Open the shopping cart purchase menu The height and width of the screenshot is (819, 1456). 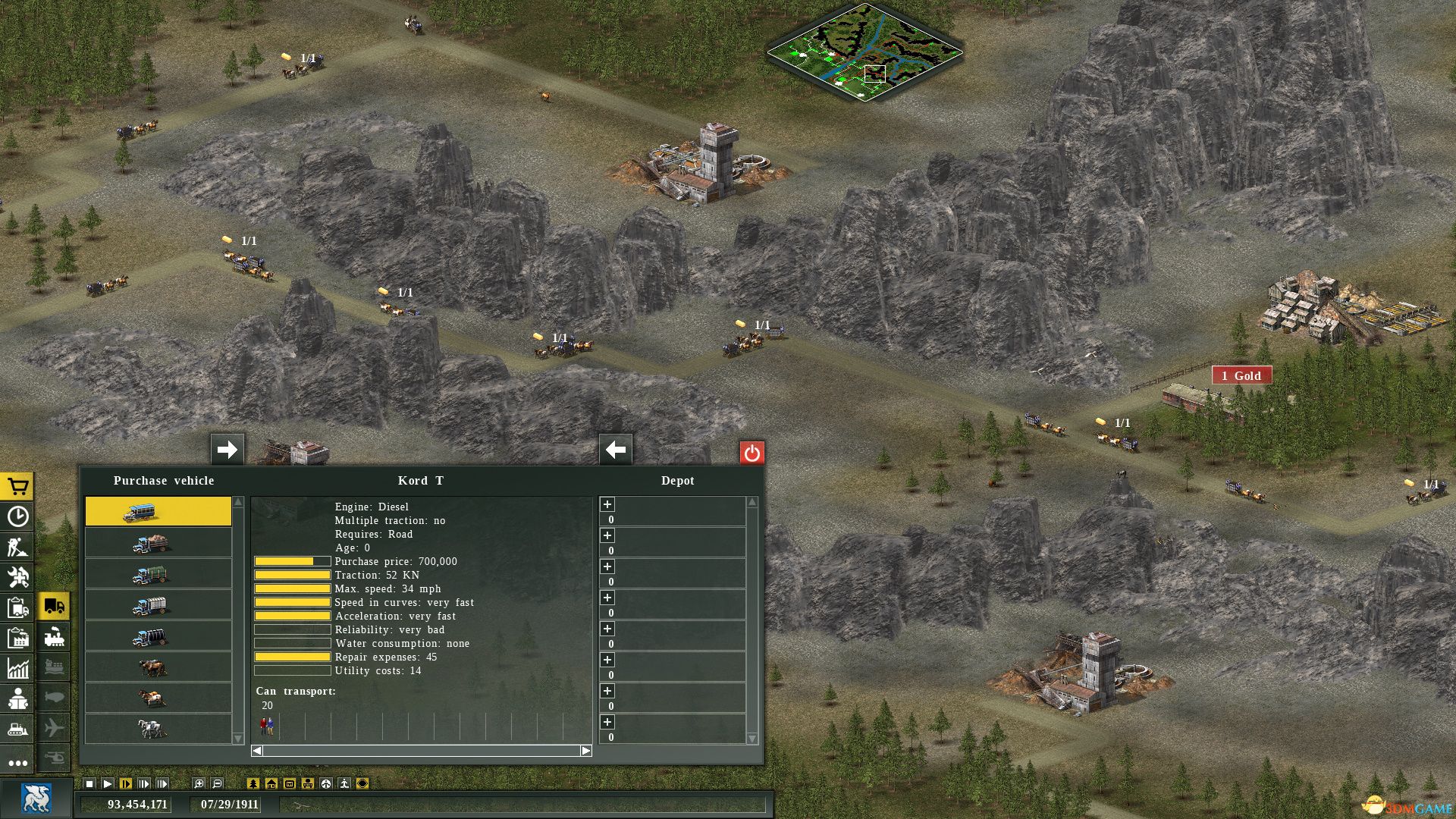tap(17, 486)
